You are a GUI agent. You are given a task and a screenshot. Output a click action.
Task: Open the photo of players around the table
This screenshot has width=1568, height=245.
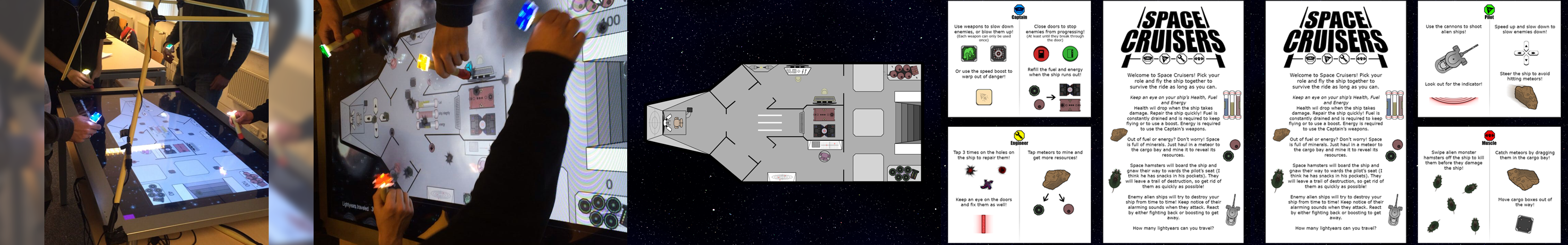point(156,123)
